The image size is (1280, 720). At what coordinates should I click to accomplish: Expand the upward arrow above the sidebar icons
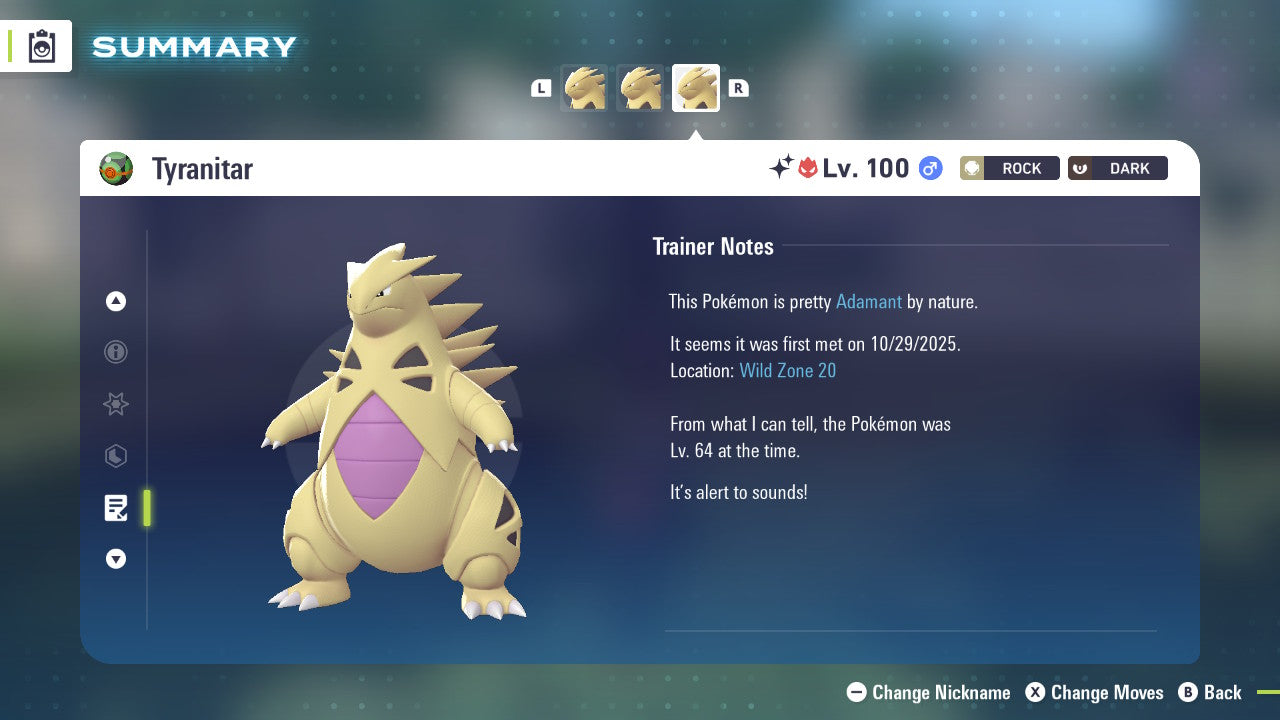pos(115,301)
